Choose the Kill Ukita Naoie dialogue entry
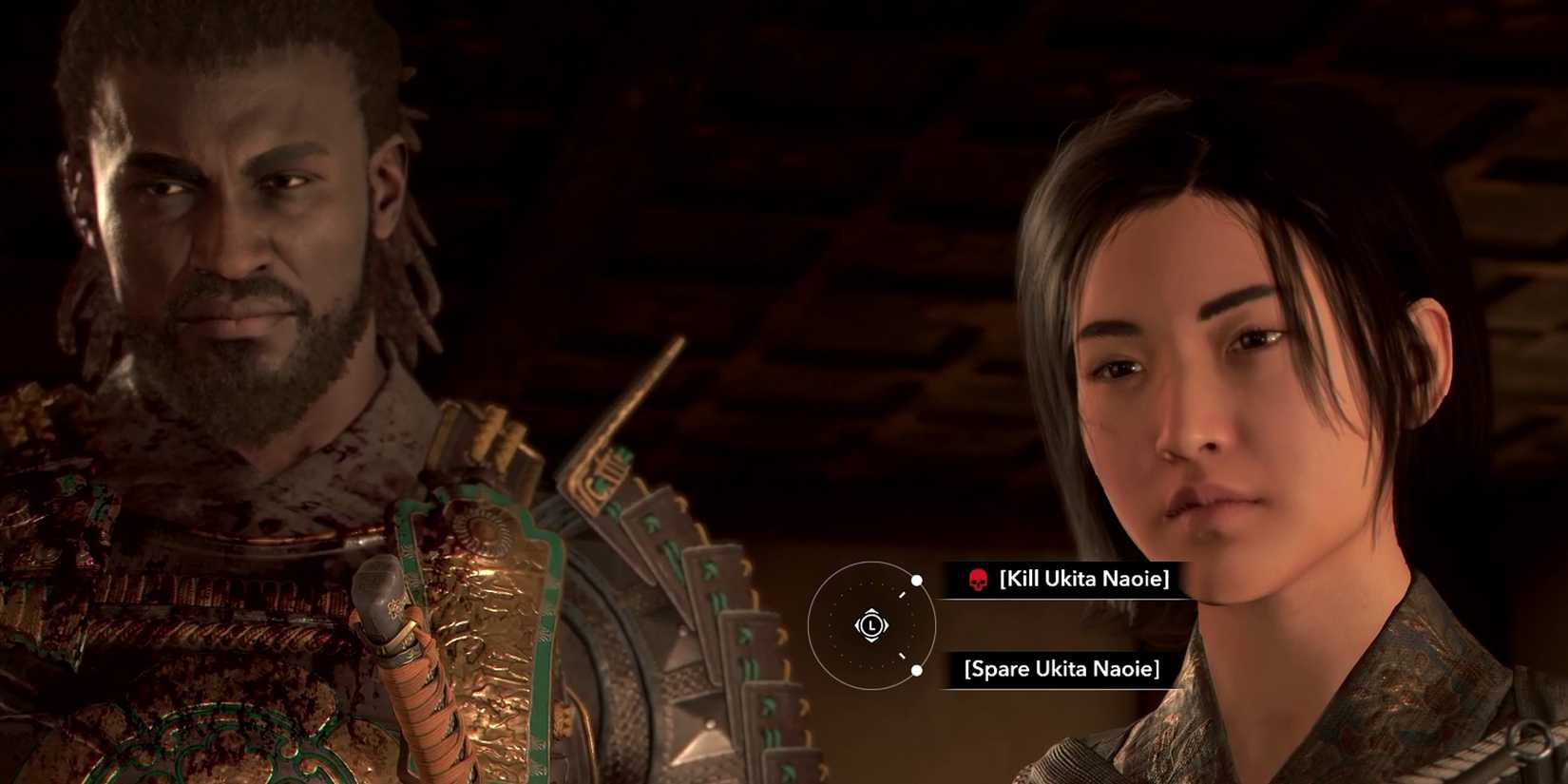Screen dimensions: 1568x784 (x=1083, y=580)
